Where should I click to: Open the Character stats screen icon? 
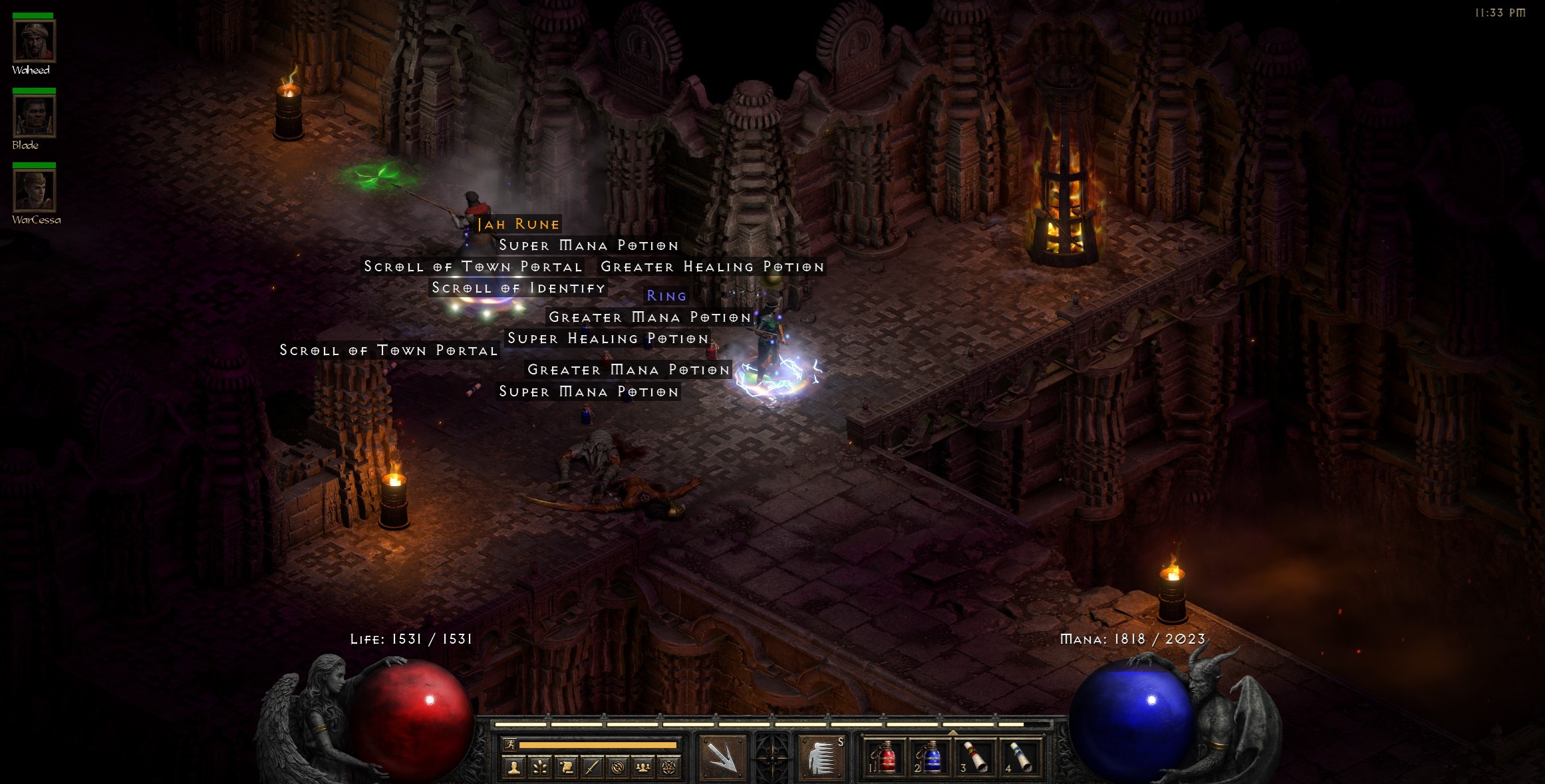513,768
